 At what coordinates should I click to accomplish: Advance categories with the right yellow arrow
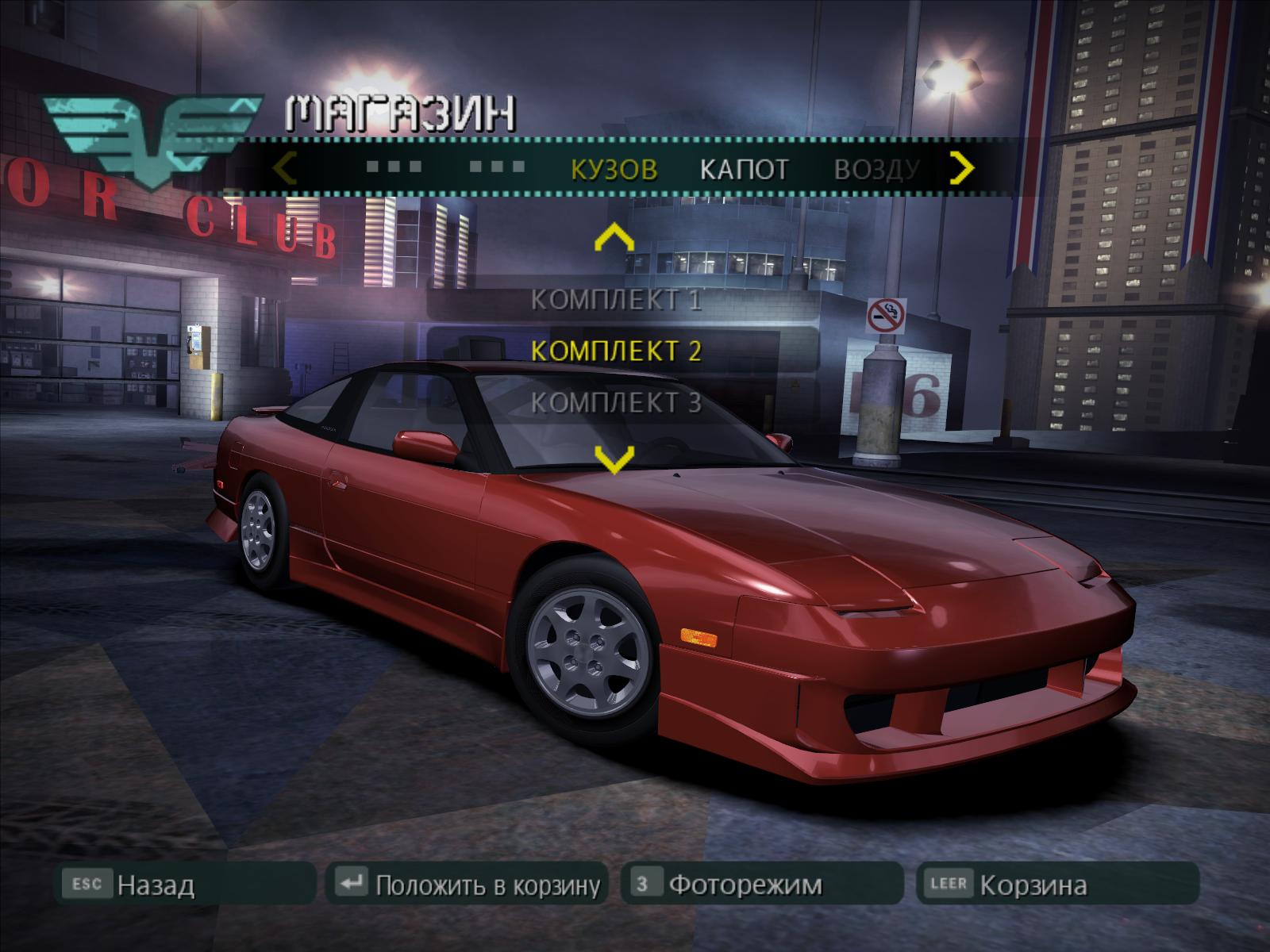click(962, 167)
